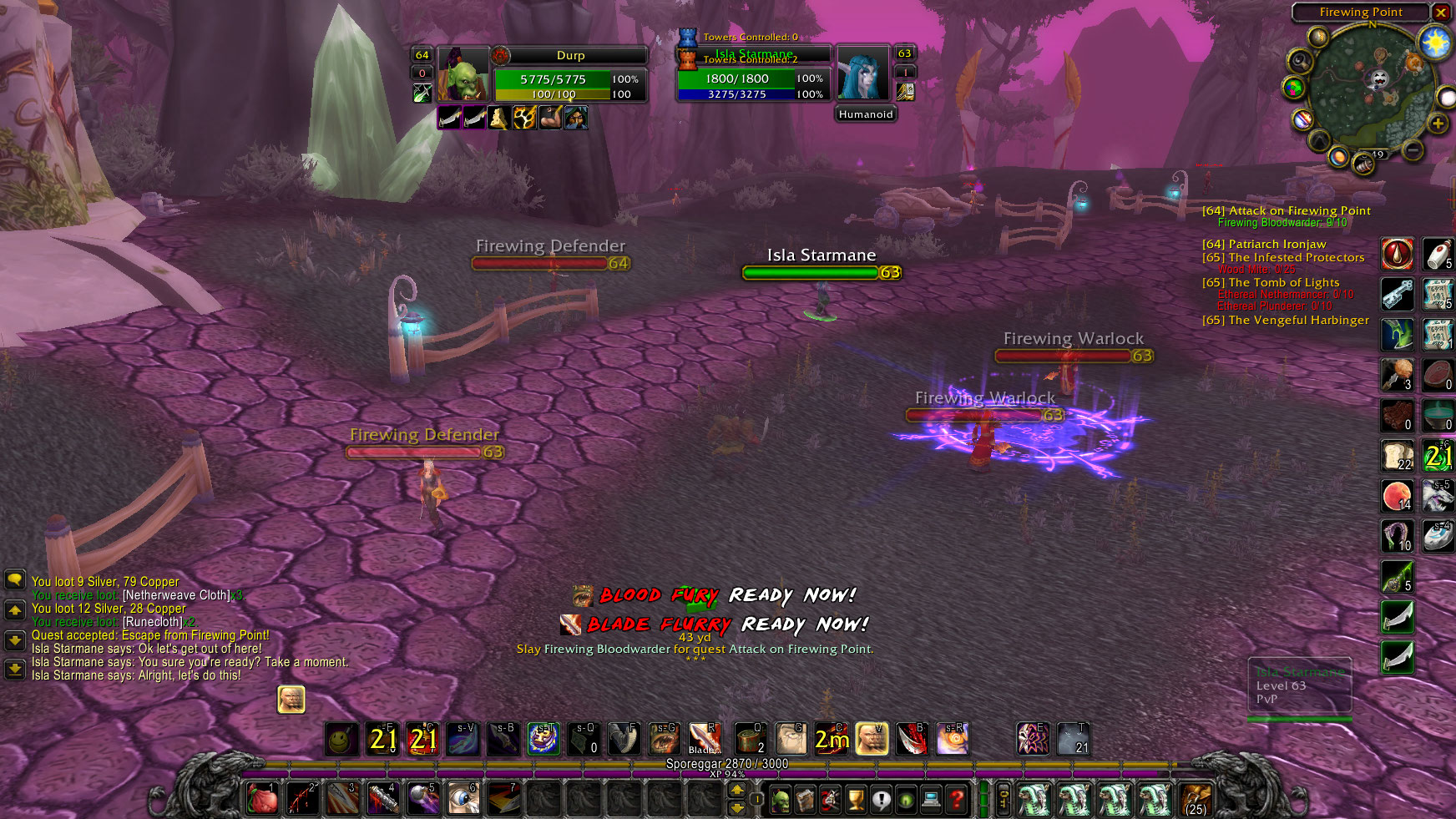The image size is (1456, 819).
Task: Click the minimap zoom-out minus button
Action: click(1412, 149)
